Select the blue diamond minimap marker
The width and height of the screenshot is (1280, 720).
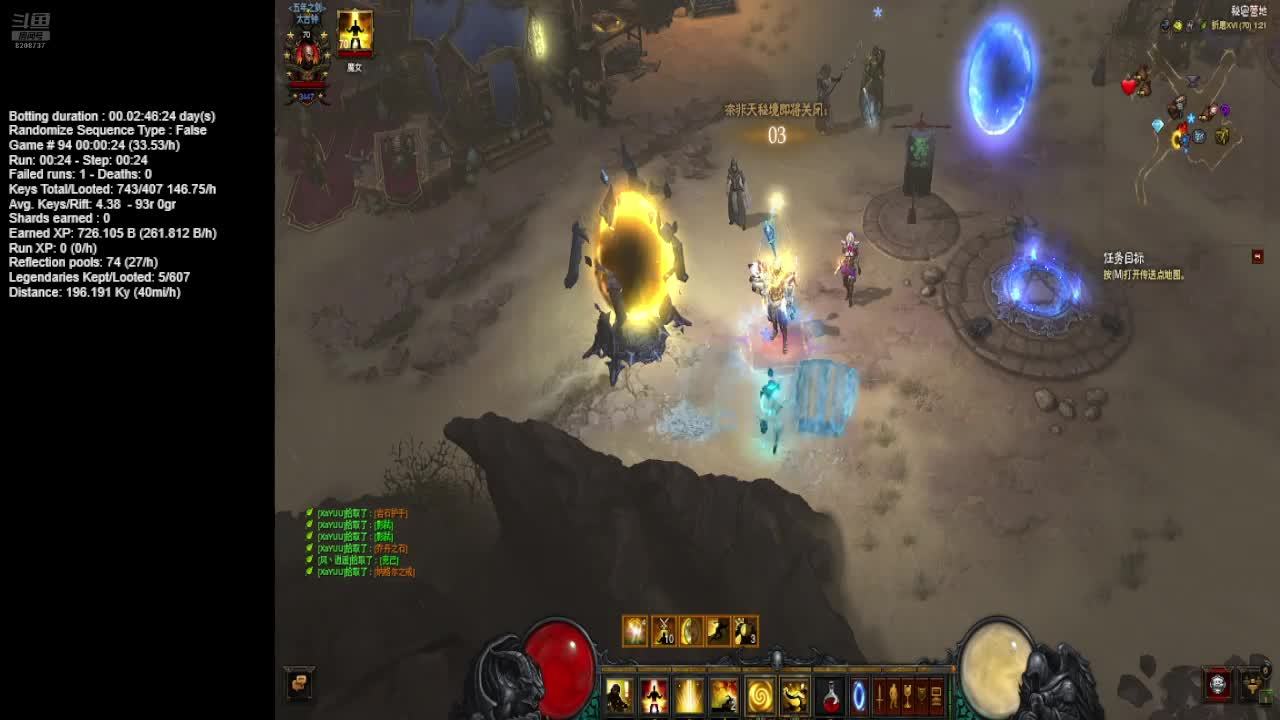click(1158, 127)
